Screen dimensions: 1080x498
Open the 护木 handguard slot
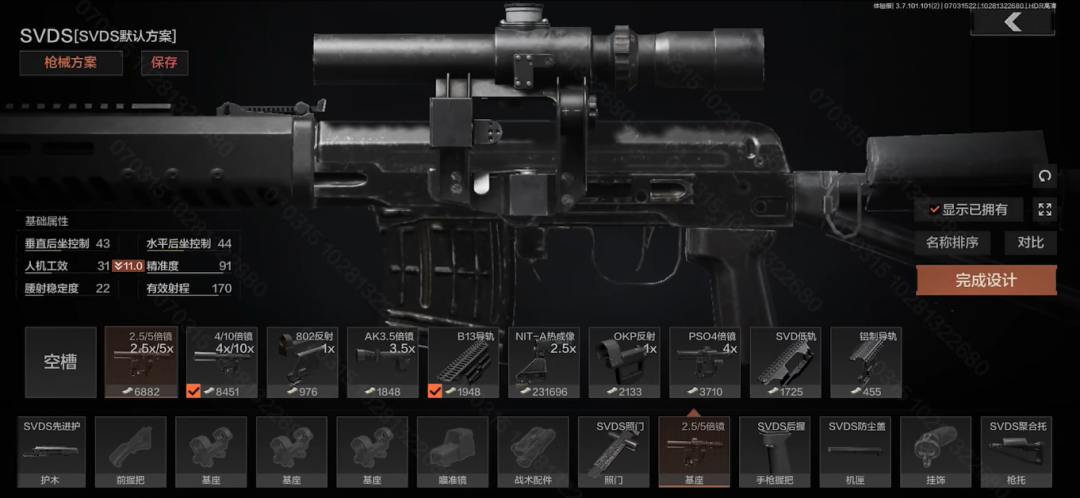pos(52,452)
